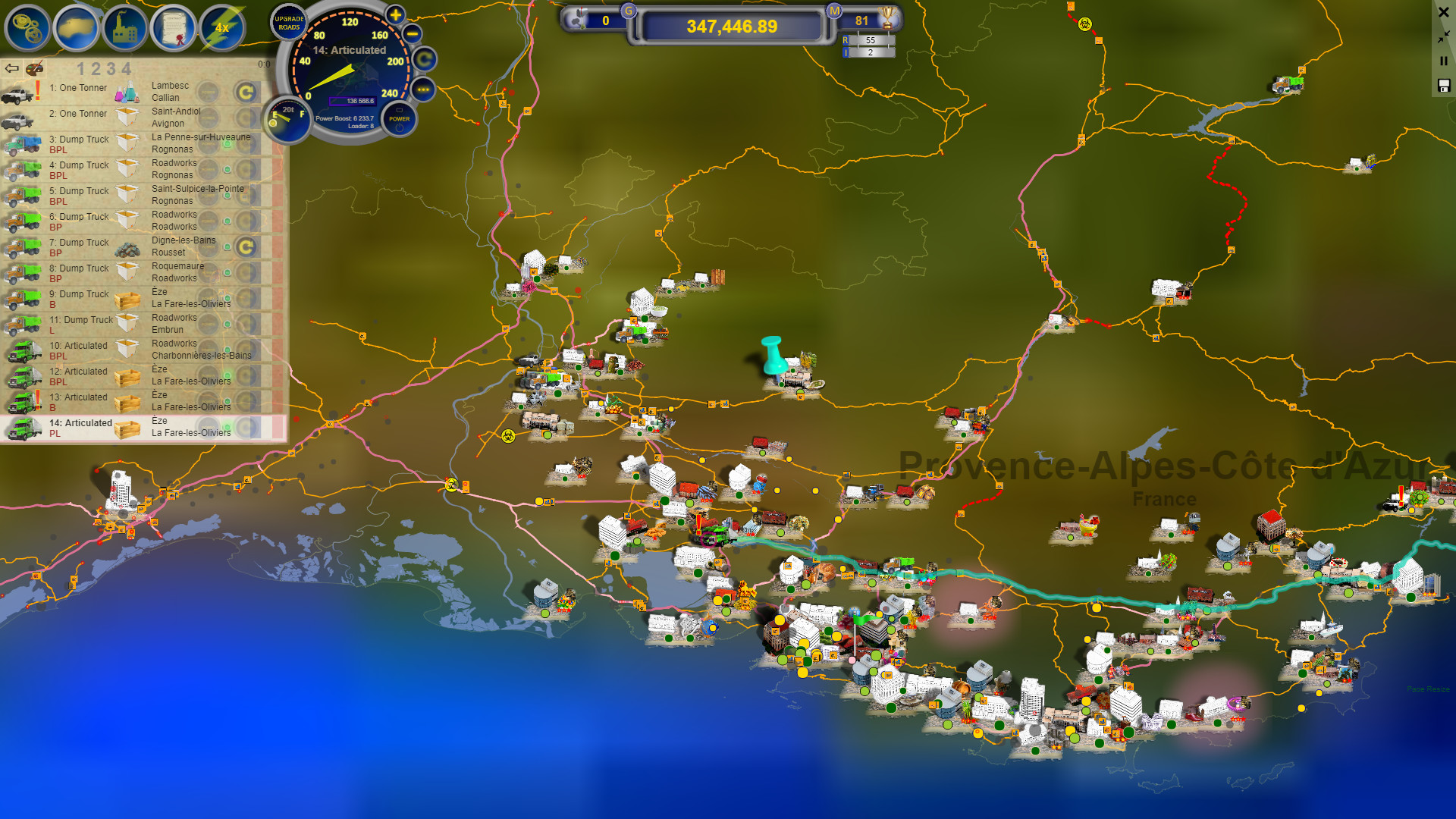The image size is (1456, 819).
Task: Click the back arrow to collapse the vehicle list
Action: pyautogui.click(x=11, y=68)
